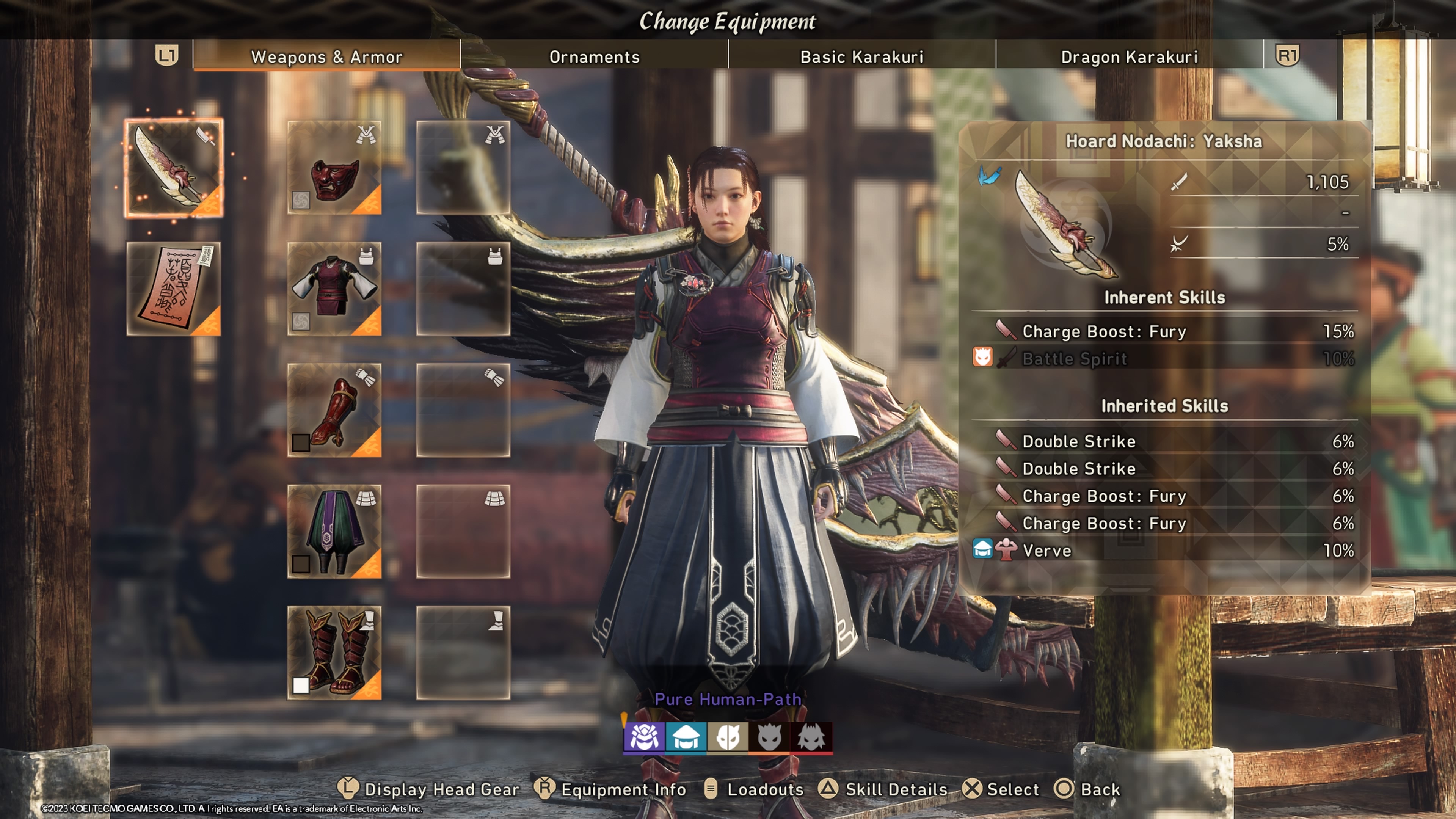The image size is (1456, 819).
Task: Pick the maroon chest armor slot
Action: [x=334, y=289]
